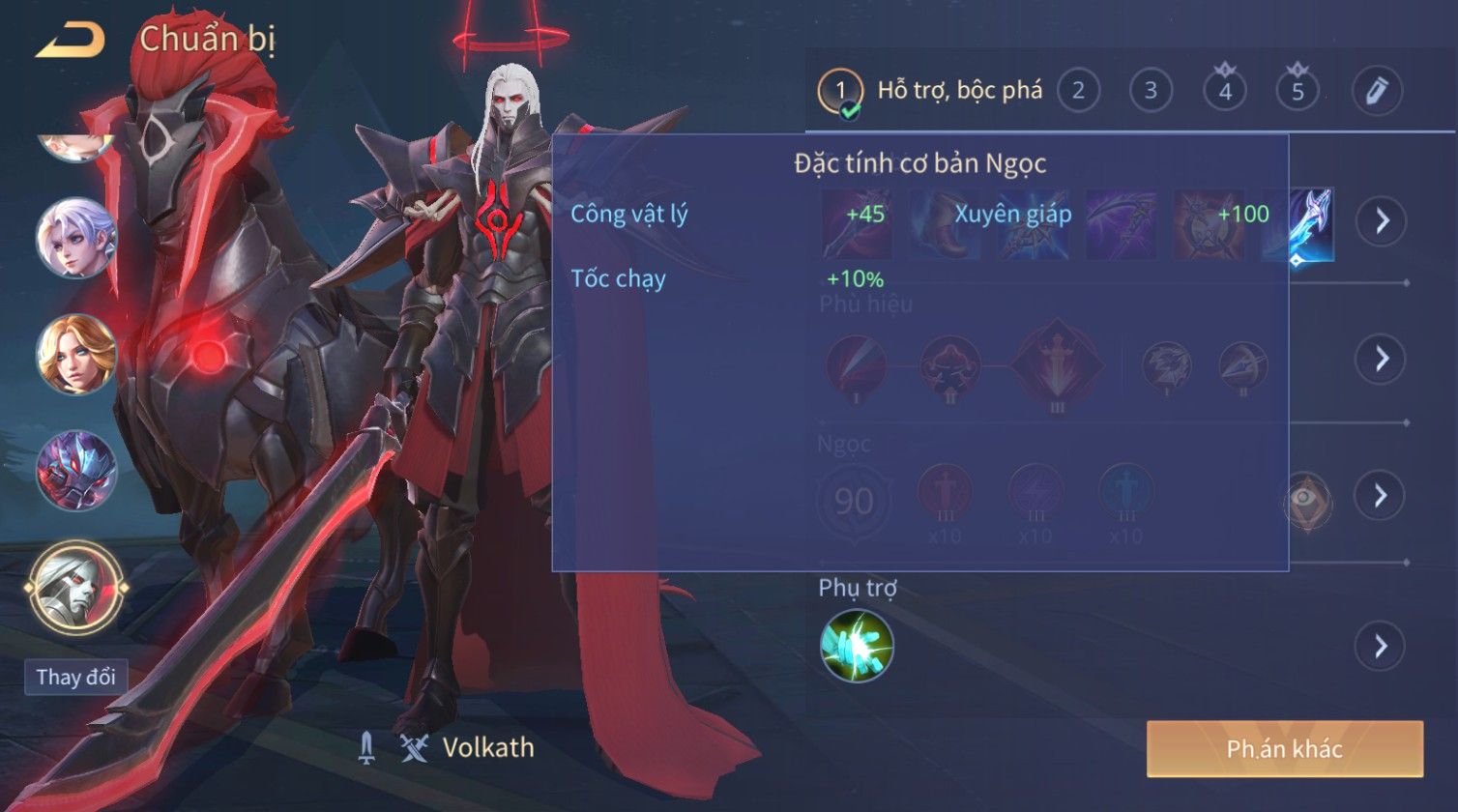Select the Volkath hero portrait
The height and width of the screenshot is (812, 1458).
tap(76, 586)
